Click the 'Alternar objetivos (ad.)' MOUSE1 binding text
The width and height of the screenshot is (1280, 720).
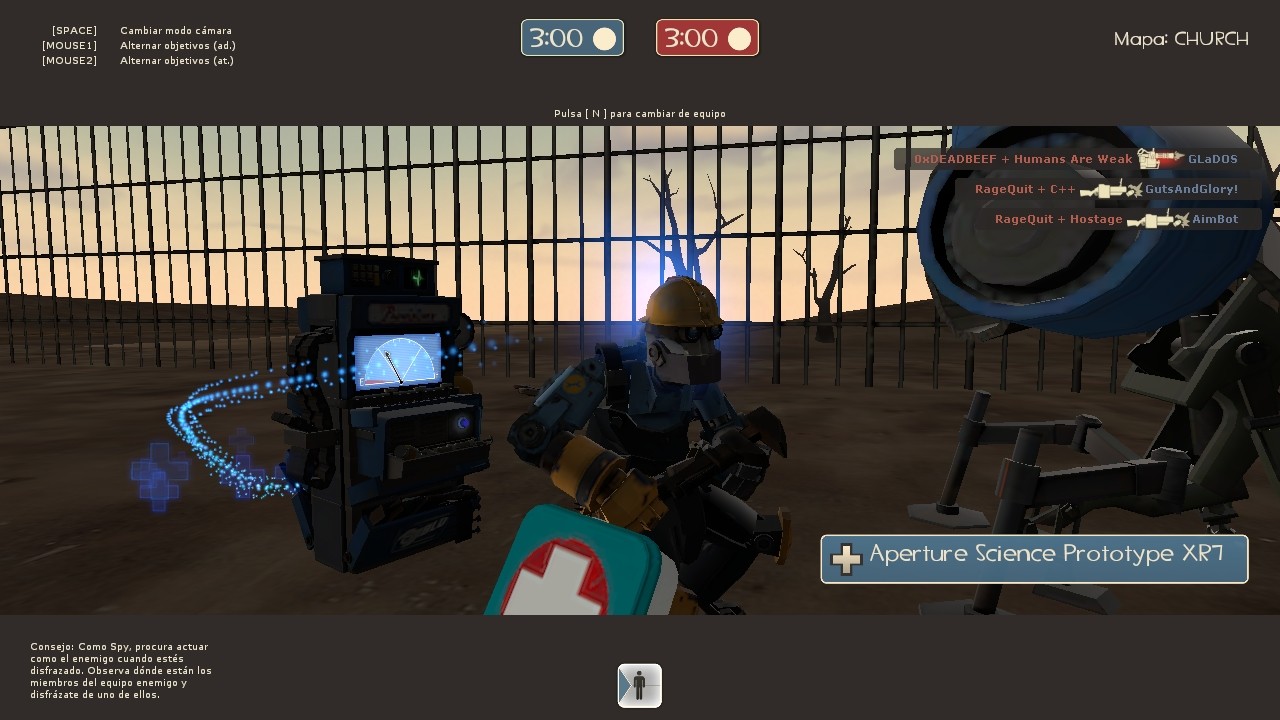coord(177,45)
